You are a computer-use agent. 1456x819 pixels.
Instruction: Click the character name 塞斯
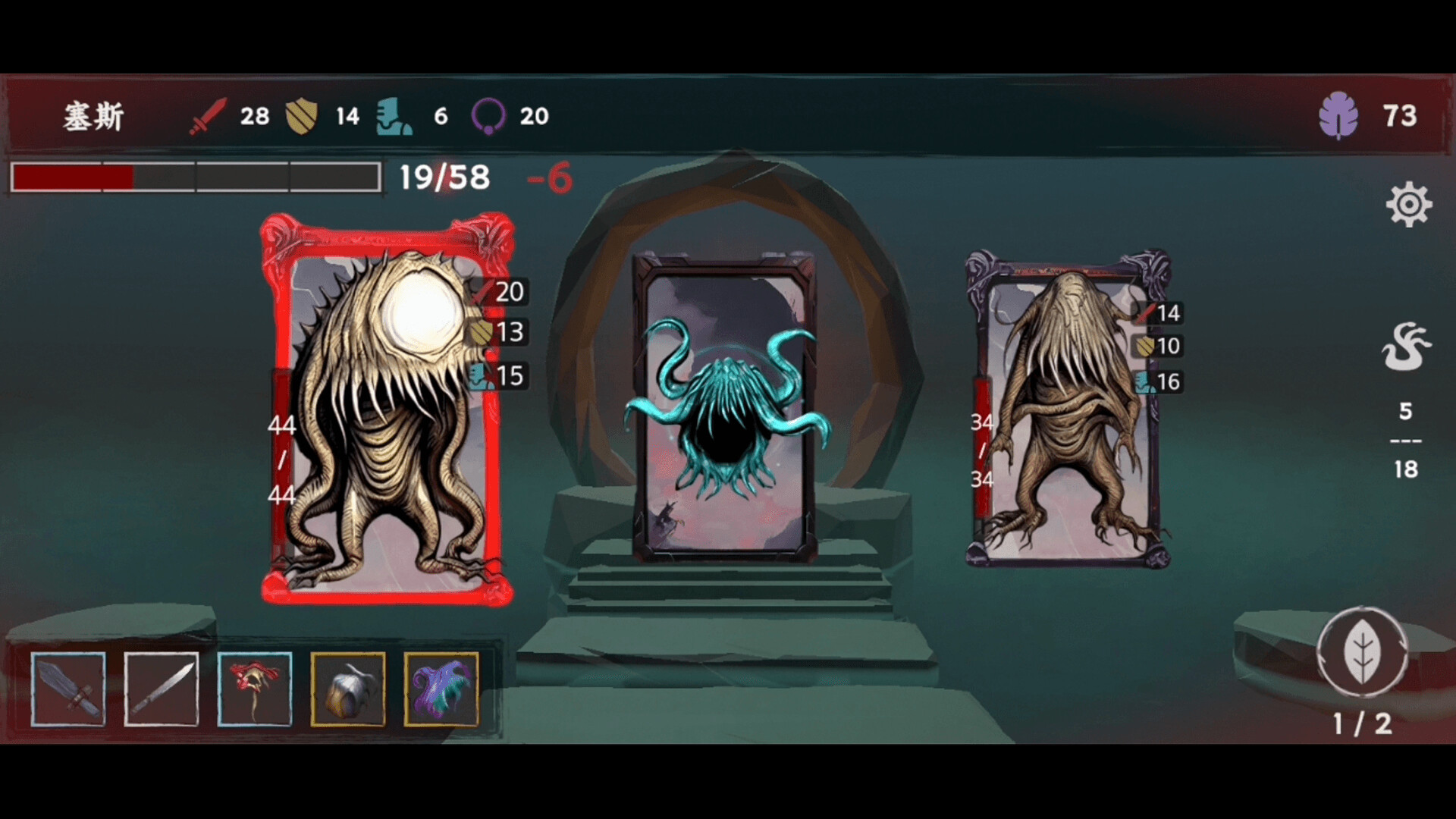(x=93, y=116)
